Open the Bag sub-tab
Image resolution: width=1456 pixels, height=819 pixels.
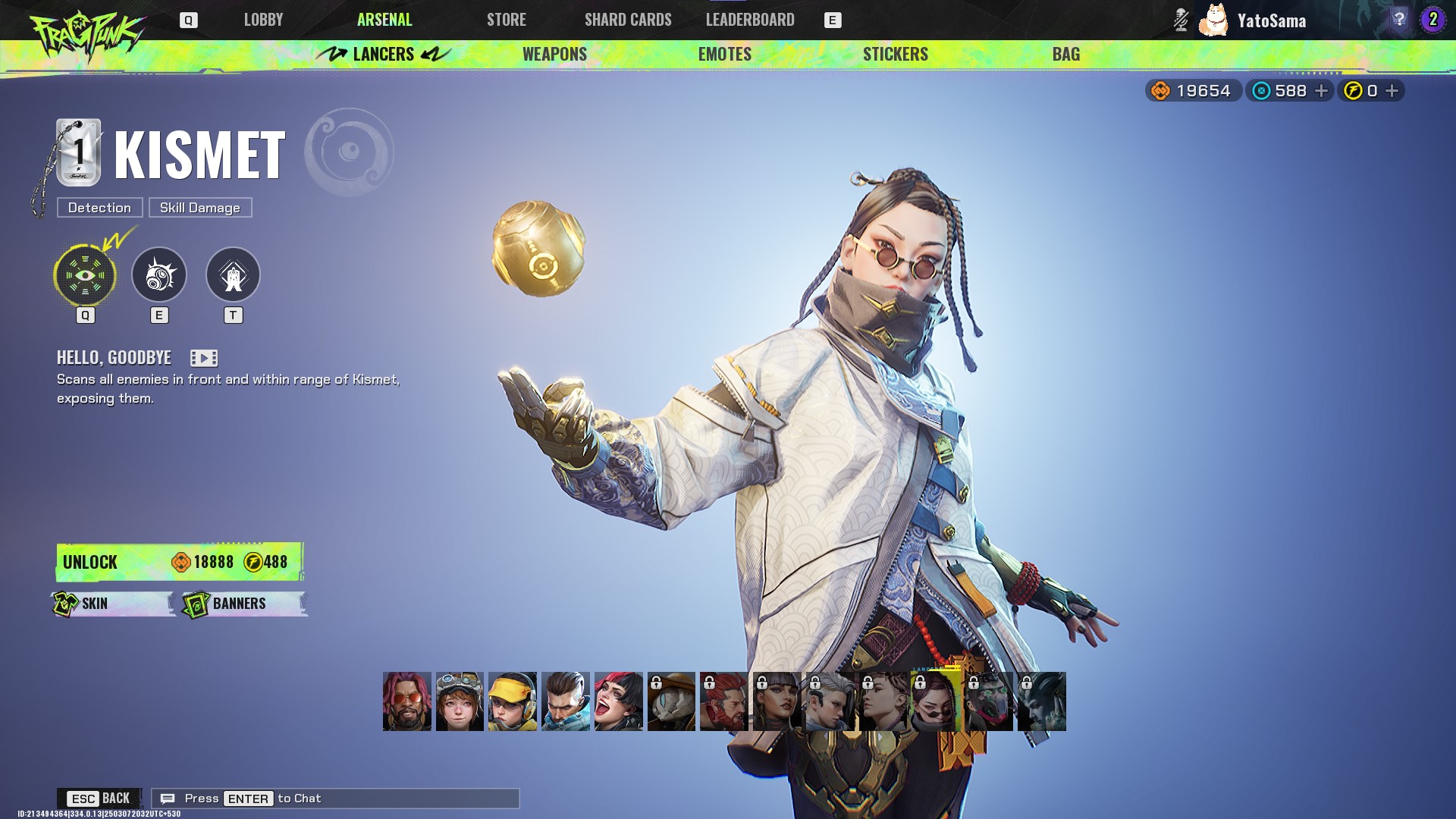(1065, 54)
